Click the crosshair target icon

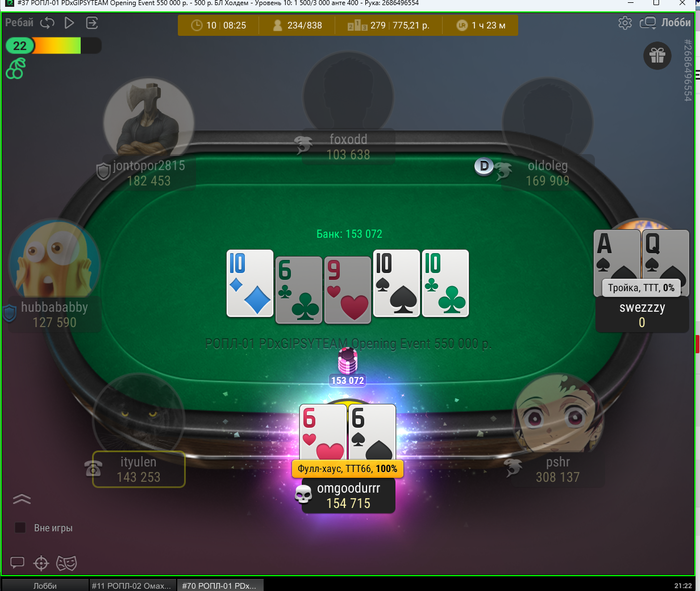coord(41,563)
